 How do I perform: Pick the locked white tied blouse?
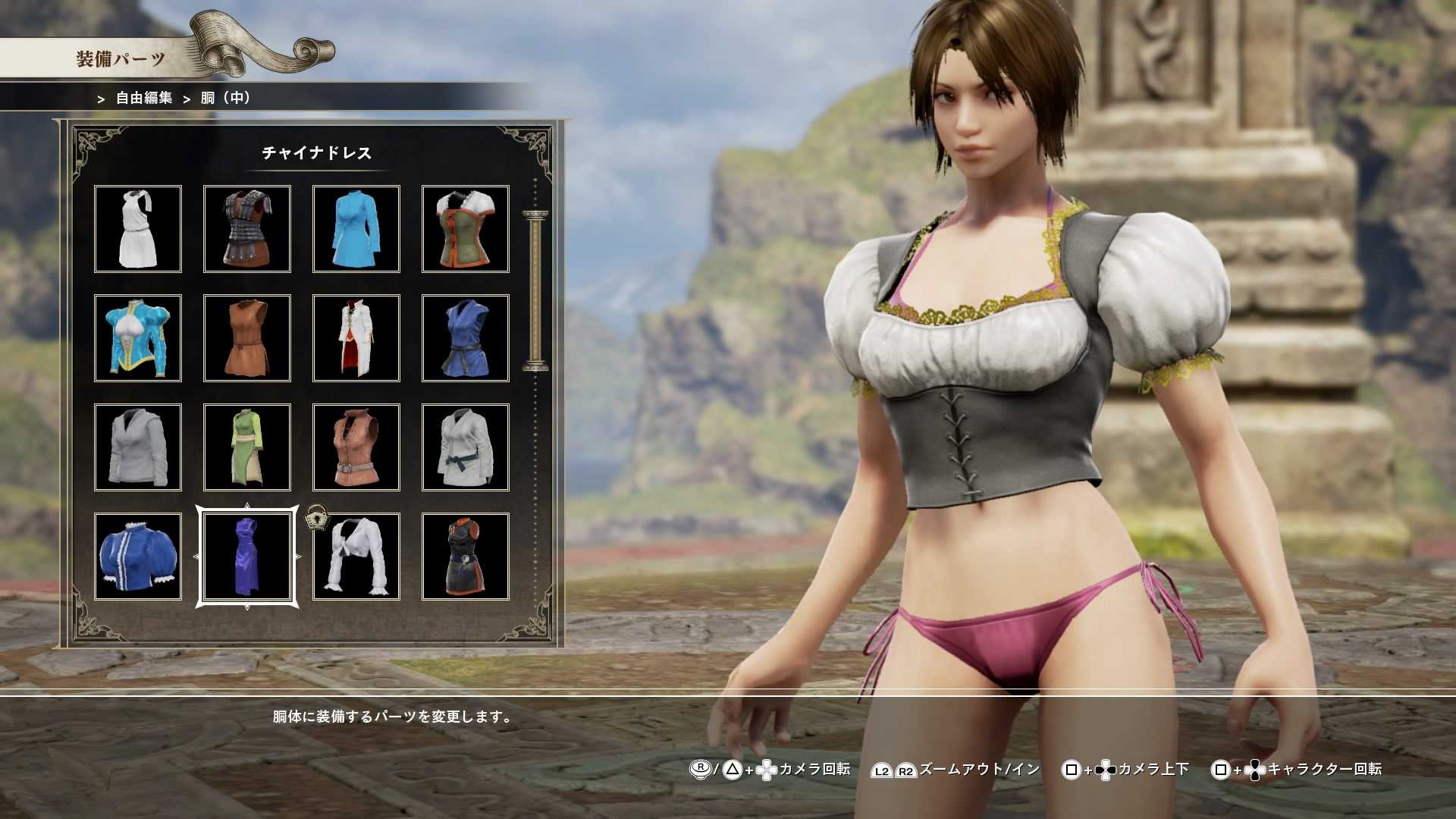pos(356,556)
